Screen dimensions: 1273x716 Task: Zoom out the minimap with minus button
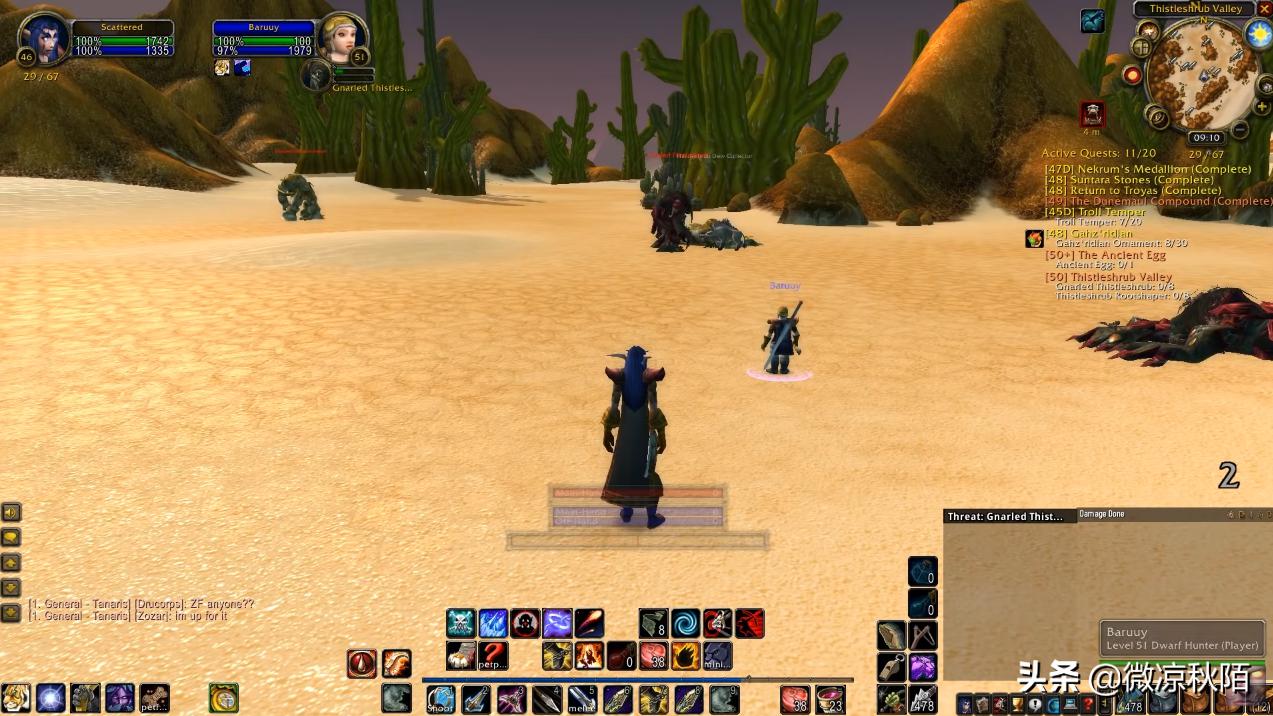(1240, 129)
